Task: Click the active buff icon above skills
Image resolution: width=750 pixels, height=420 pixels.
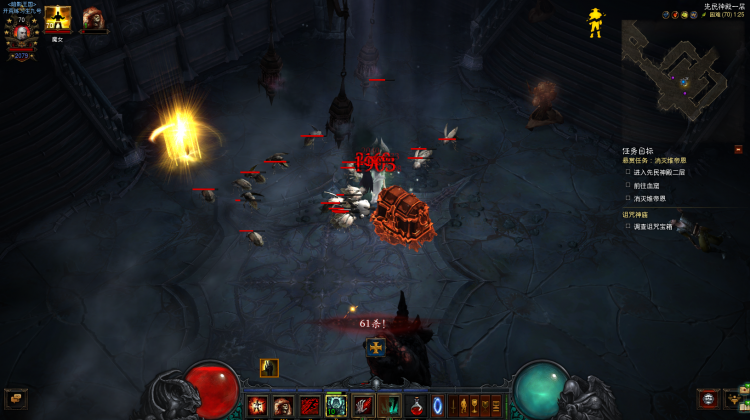Action: 269,368
